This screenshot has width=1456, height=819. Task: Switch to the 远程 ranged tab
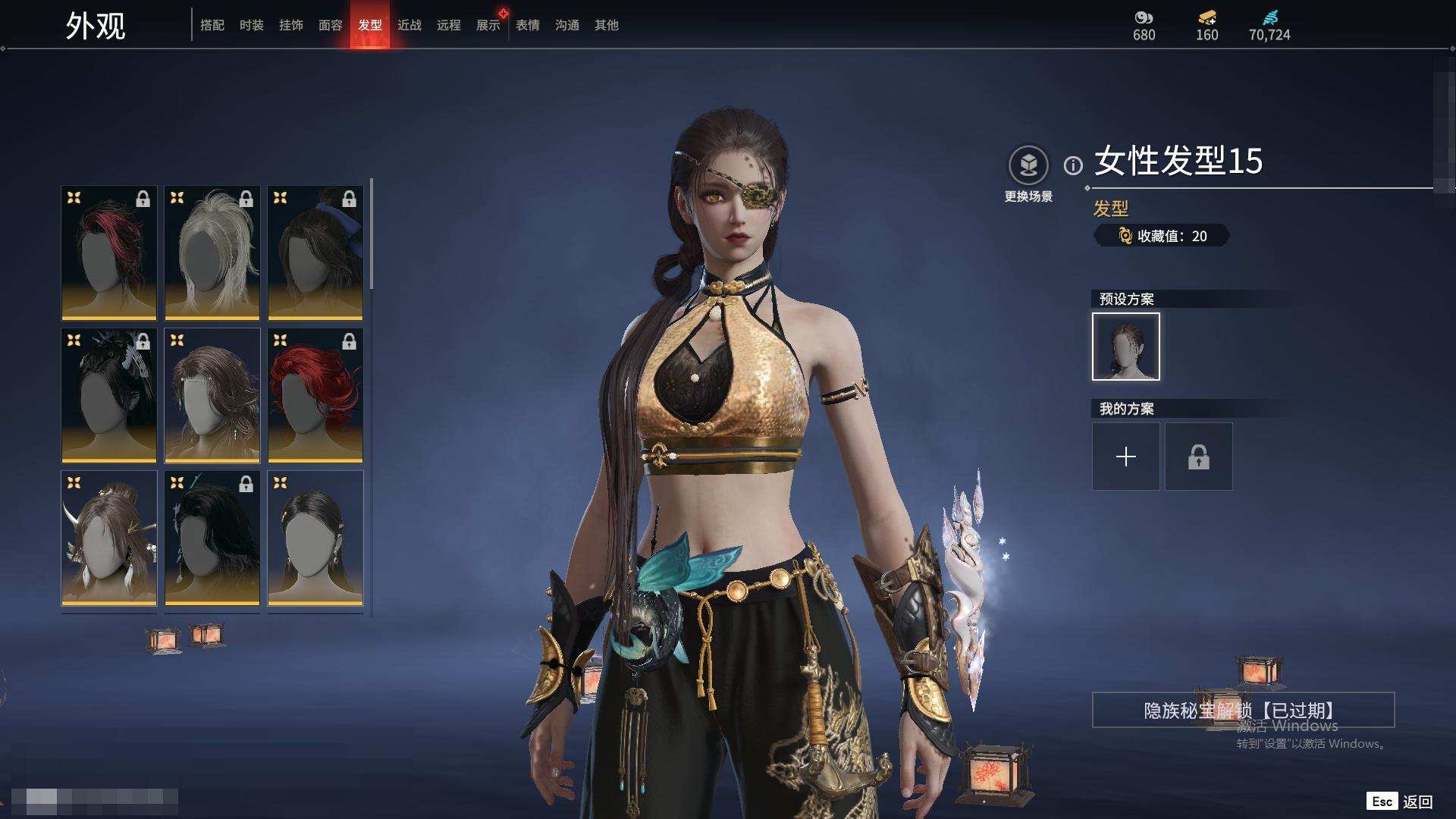449,25
